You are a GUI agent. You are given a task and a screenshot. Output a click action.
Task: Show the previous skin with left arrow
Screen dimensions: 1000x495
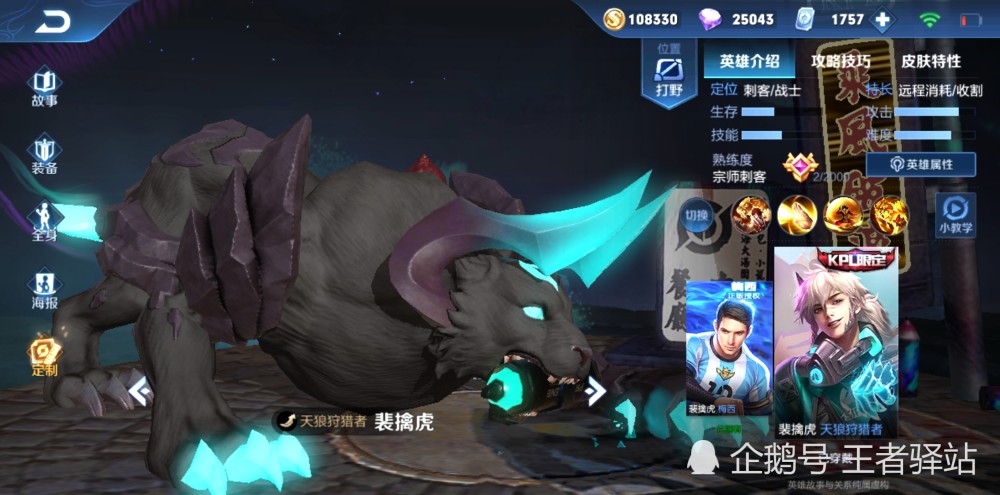click(x=141, y=390)
